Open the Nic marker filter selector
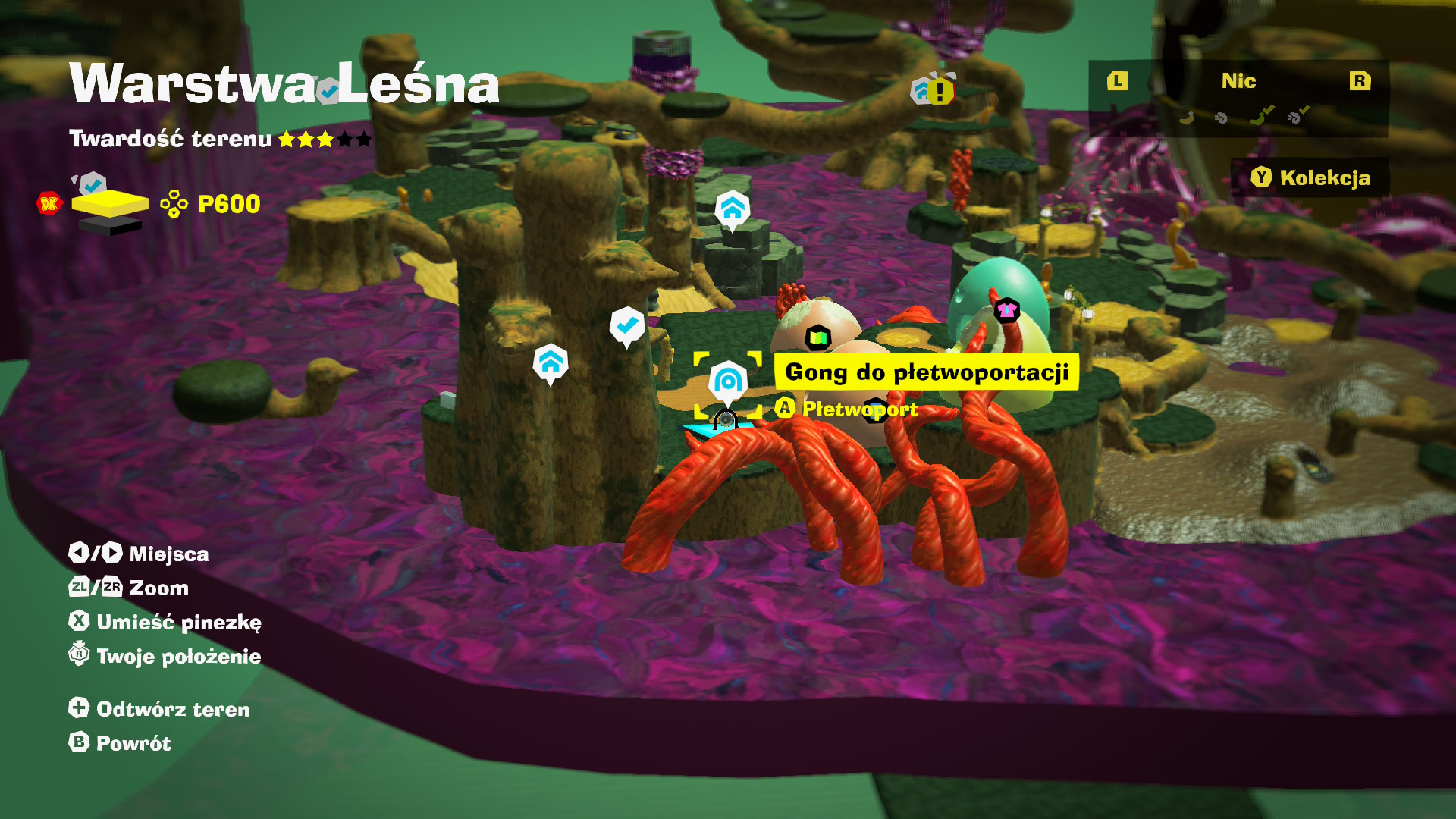Viewport: 1456px width, 819px height. tap(1238, 81)
